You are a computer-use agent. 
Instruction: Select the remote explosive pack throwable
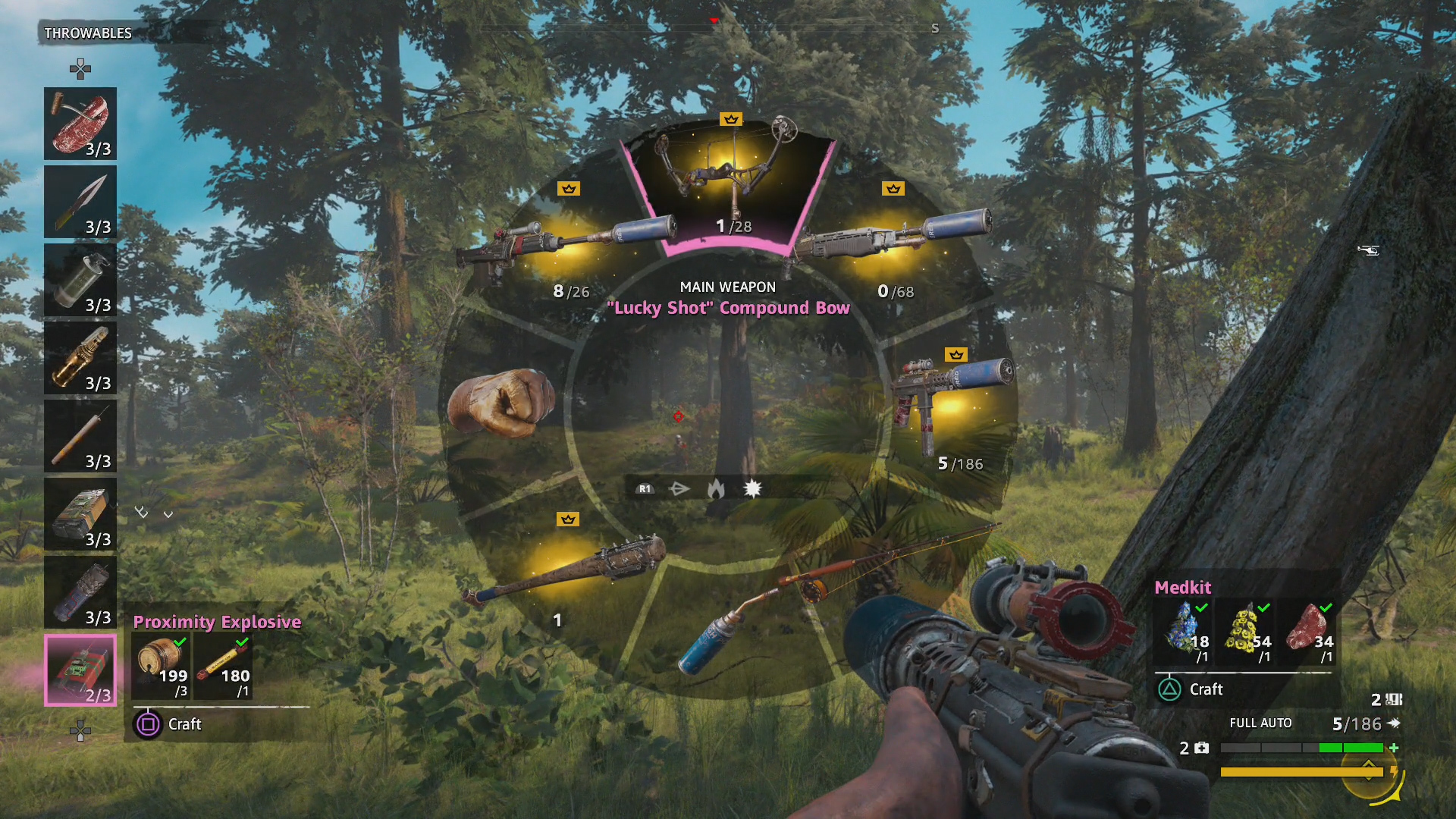click(x=80, y=514)
